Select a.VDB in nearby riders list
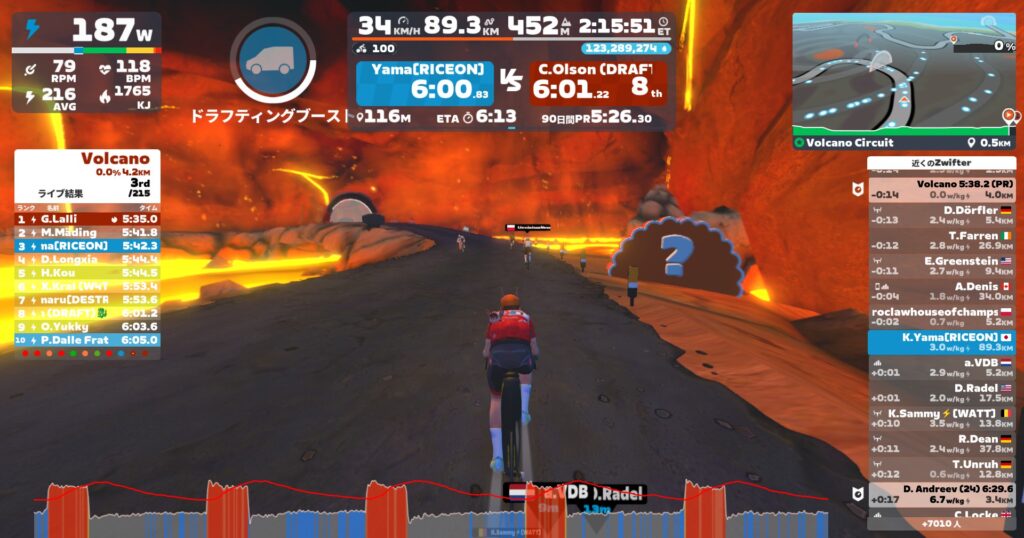The height and width of the screenshot is (538, 1024). click(x=940, y=367)
